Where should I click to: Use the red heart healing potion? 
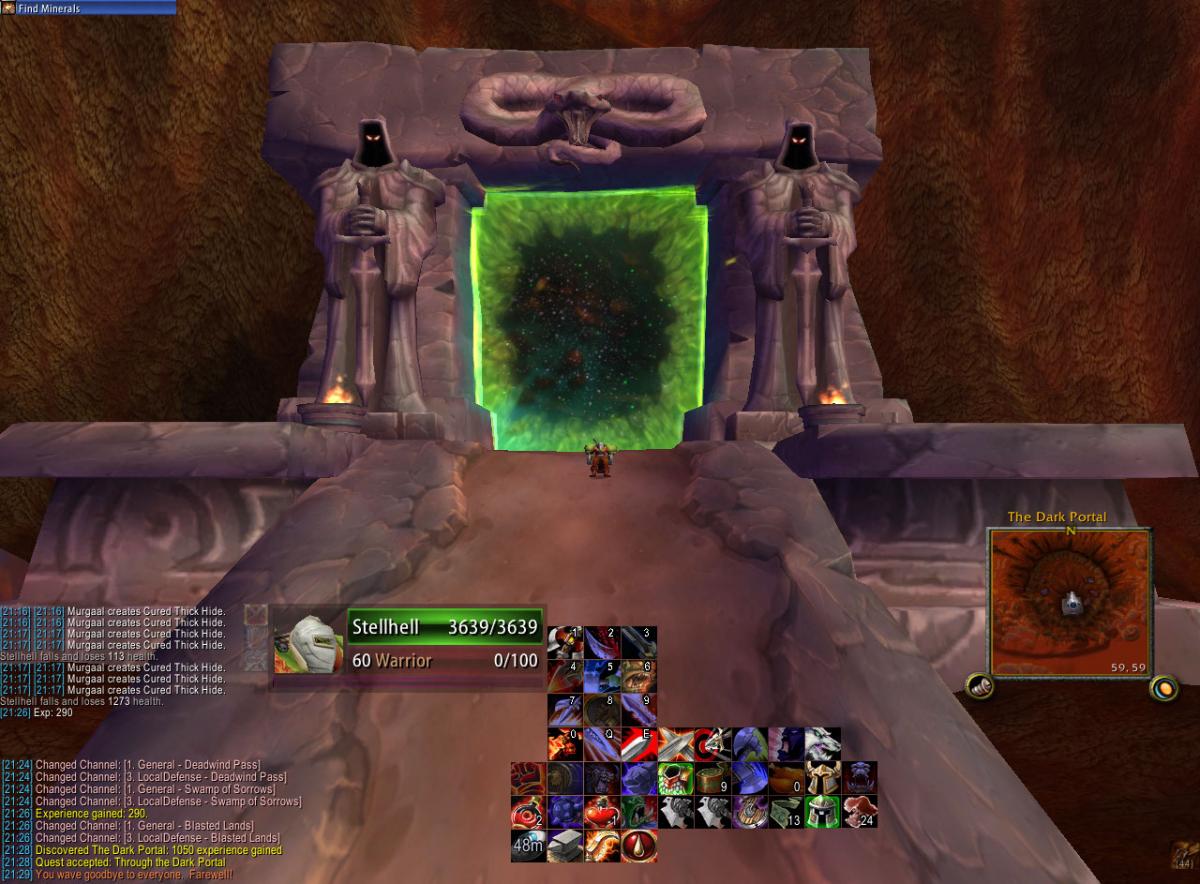(x=601, y=812)
